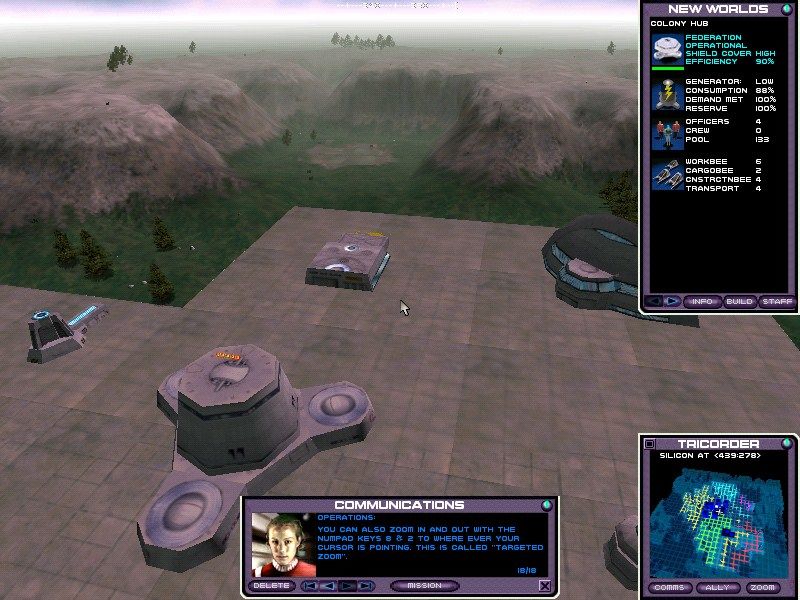
Task: Open the Staff panel
Action: tap(776, 301)
